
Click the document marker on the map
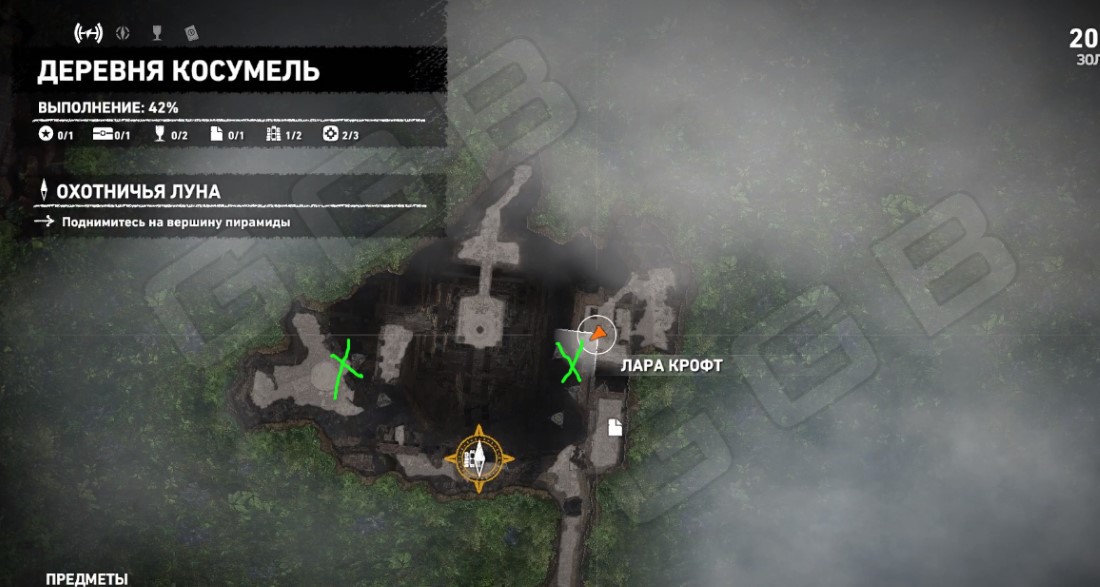[x=615, y=428]
